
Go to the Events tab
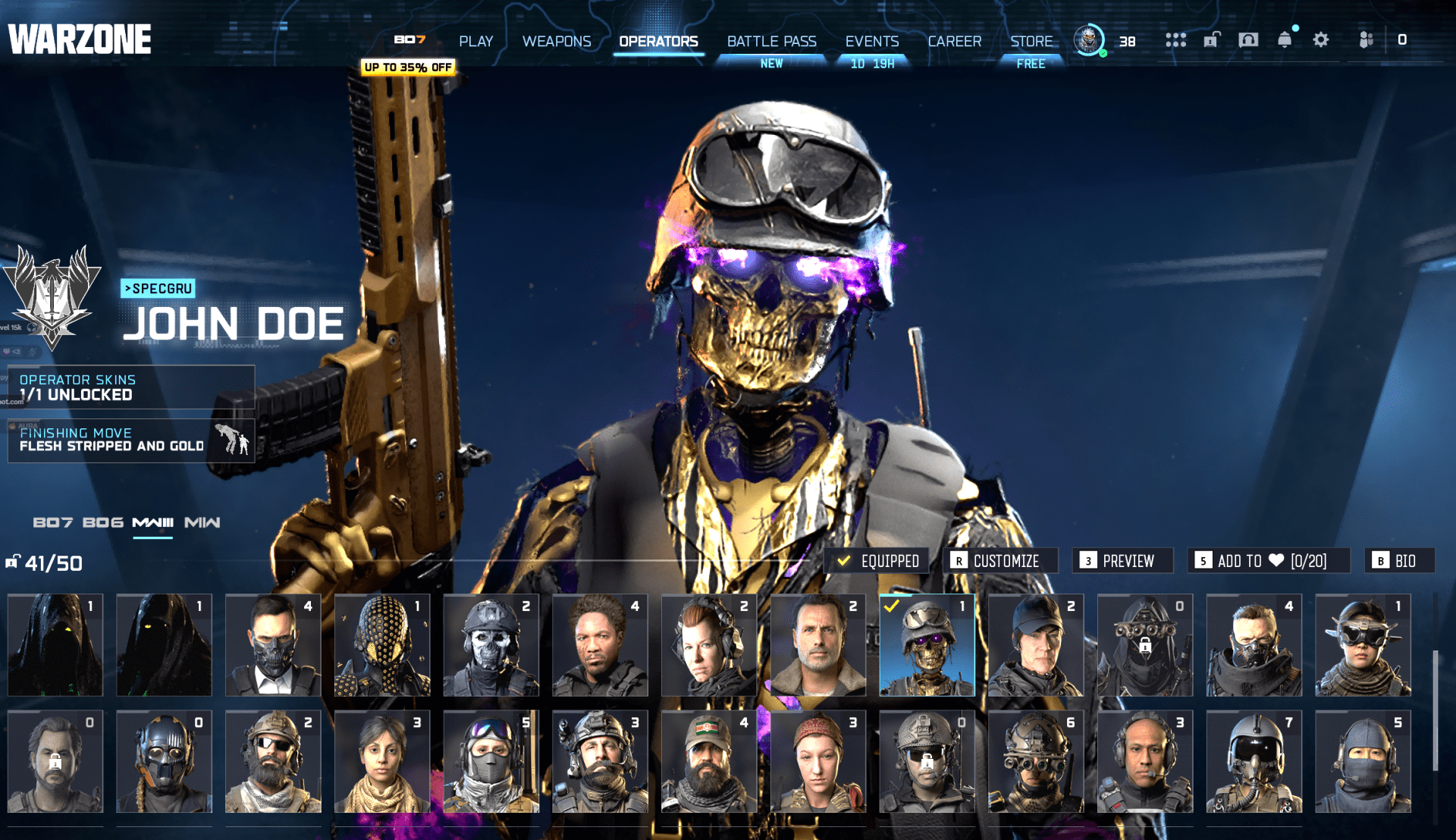(871, 41)
